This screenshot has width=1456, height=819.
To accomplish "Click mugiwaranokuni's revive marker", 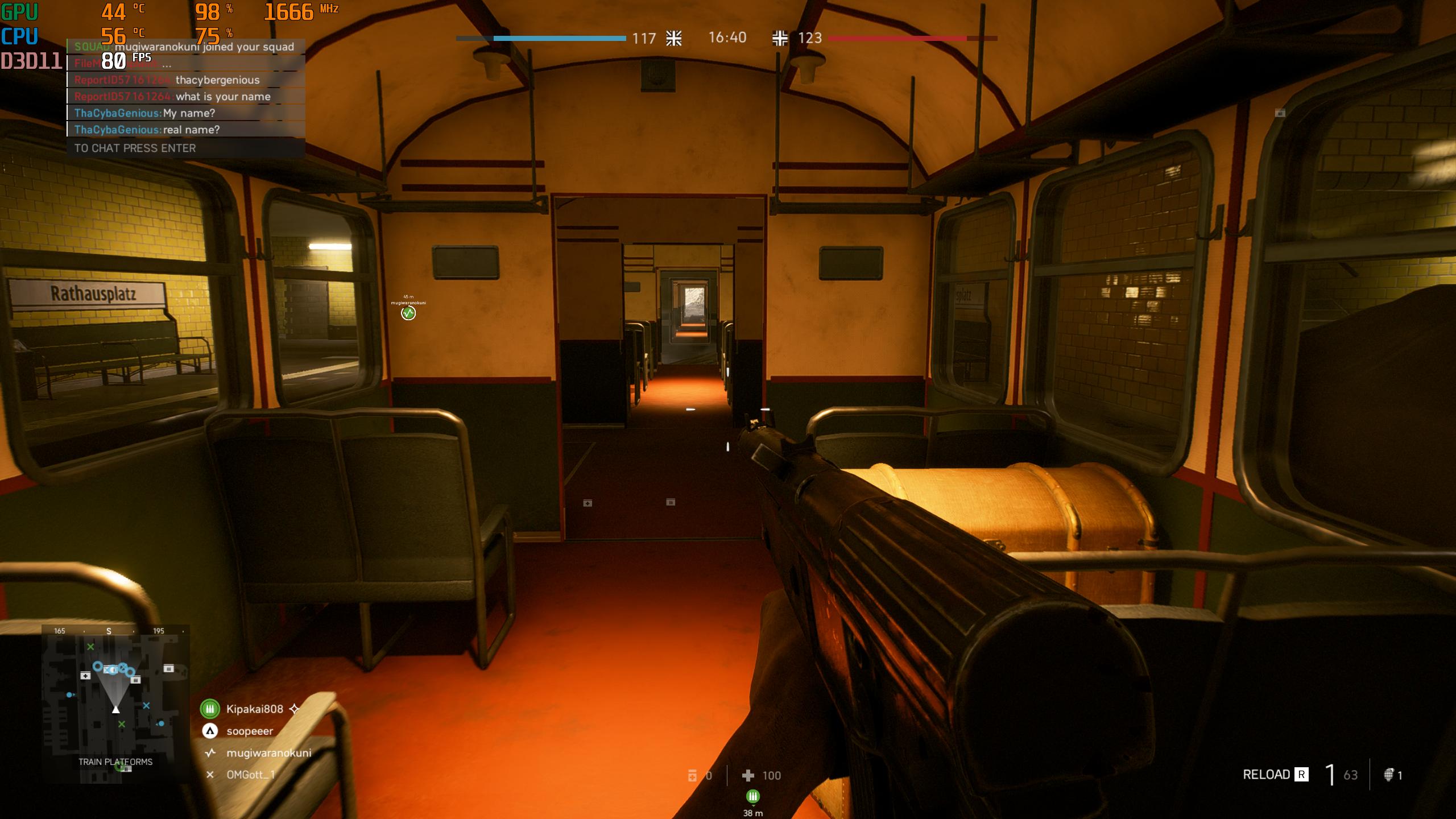I will tap(408, 313).
